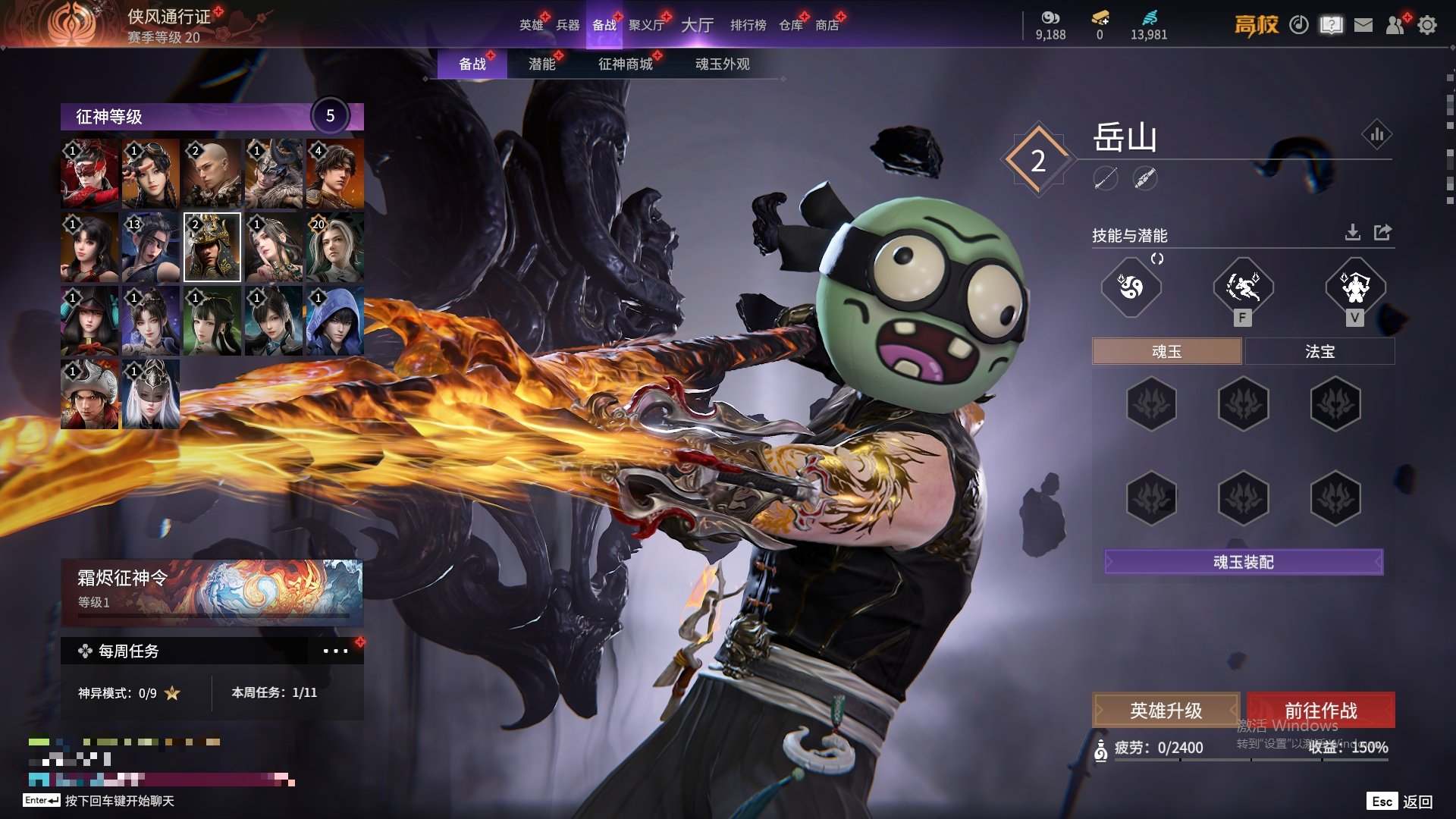1456x819 pixels.
Task: Open the 商店 shop
Action: (827, 25)
